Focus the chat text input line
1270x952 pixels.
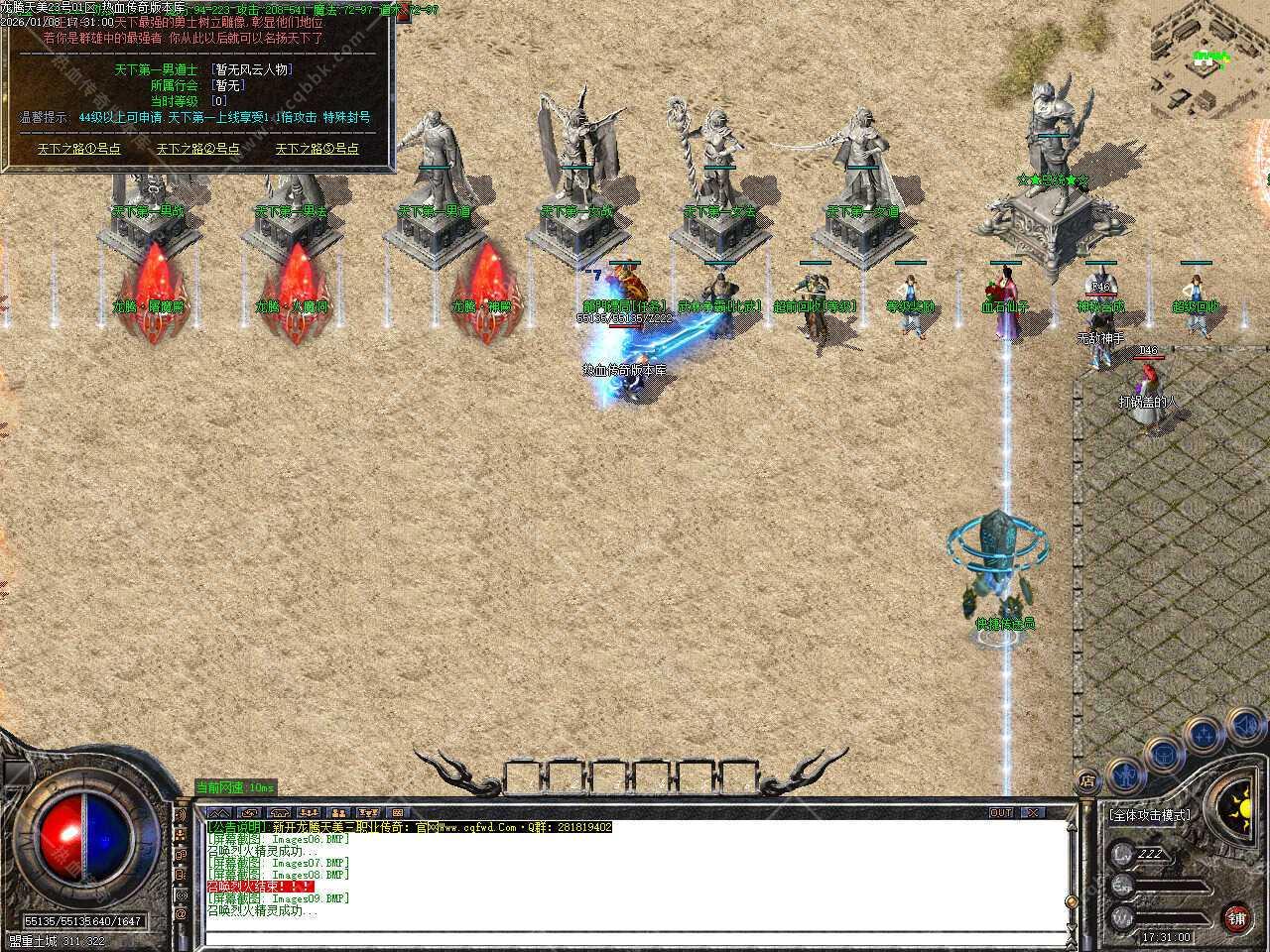(x=635, y=938)
